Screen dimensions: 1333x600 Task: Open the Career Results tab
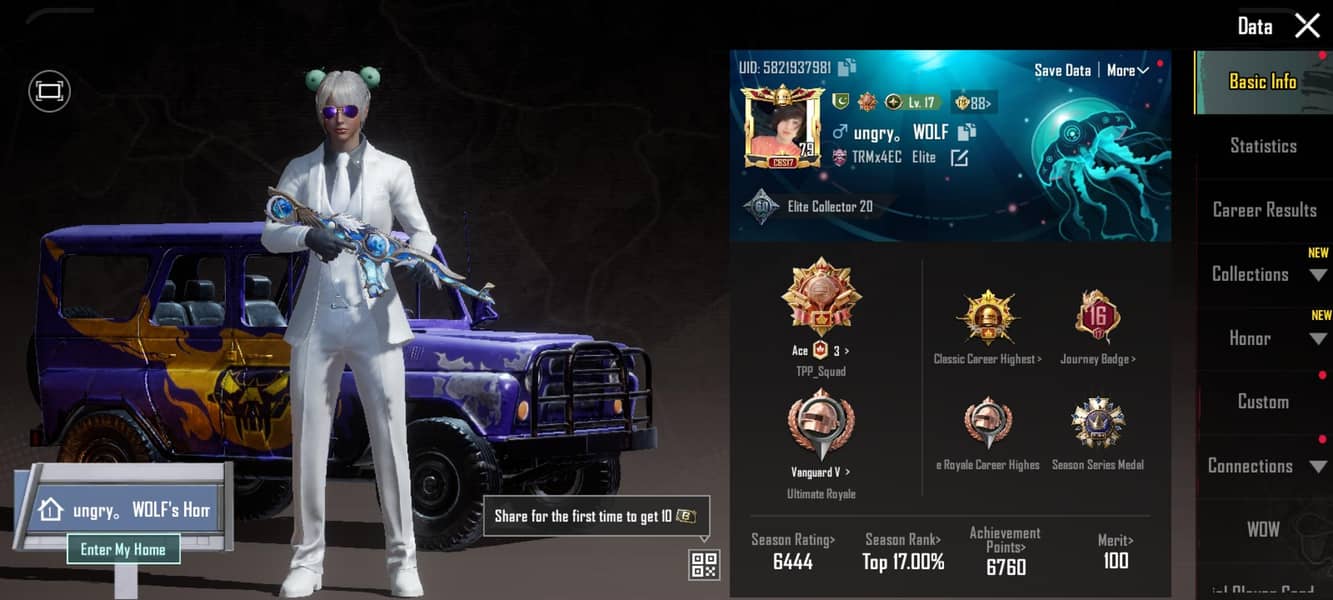tap(1264, 210)
